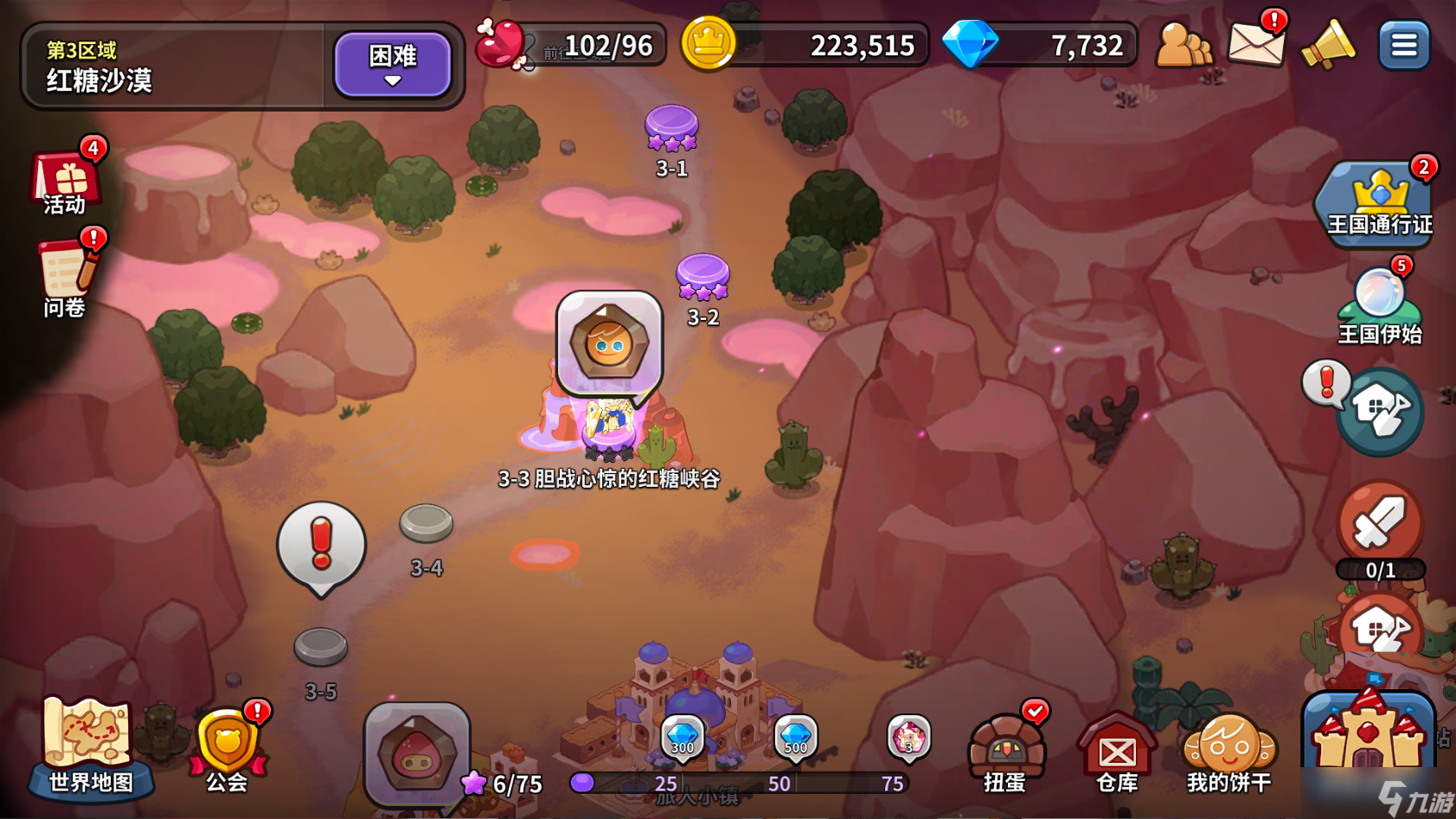Image resolution: width=1456 pixels, height=819 pixels.
Task: Open the megaphone announcements
Action: [x=1328, y=43]
